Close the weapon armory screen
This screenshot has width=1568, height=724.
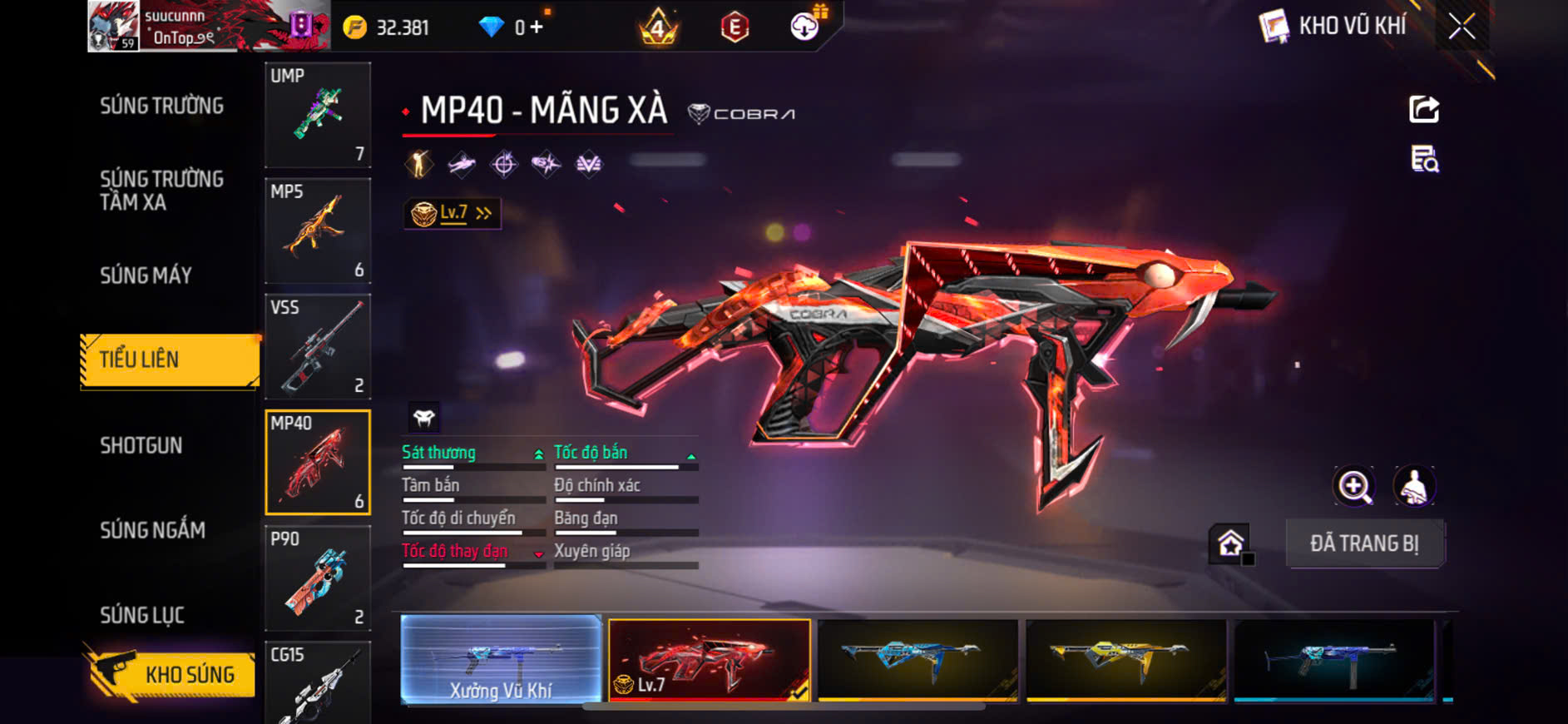click(1461, 27)
